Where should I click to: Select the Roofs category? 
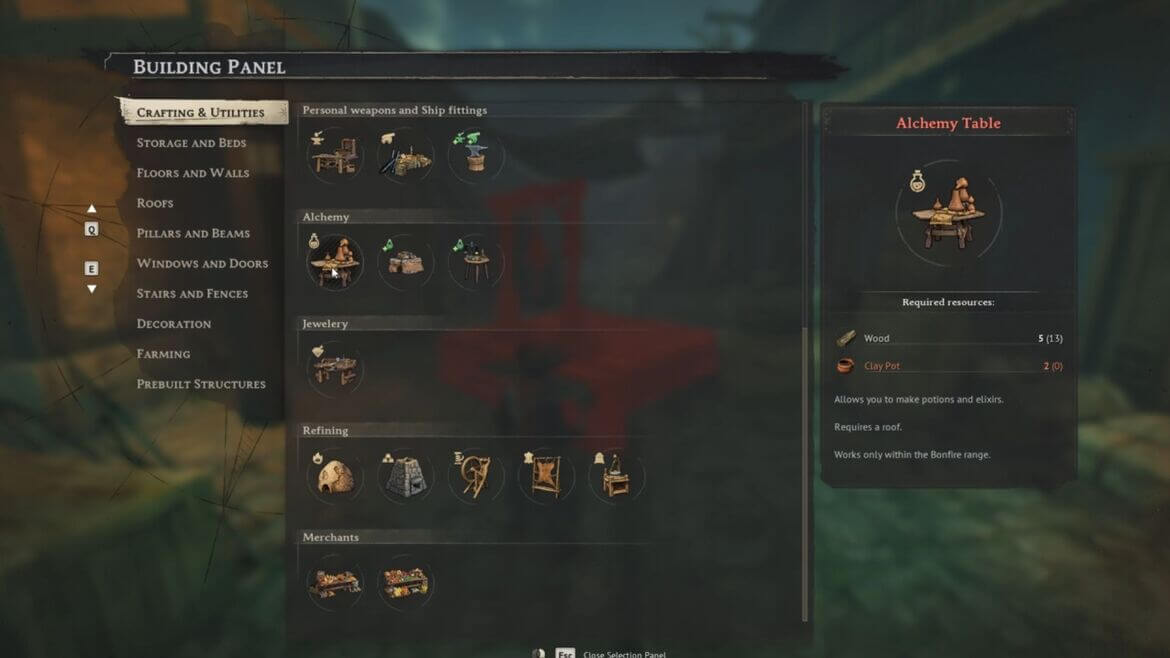(155, 203)
